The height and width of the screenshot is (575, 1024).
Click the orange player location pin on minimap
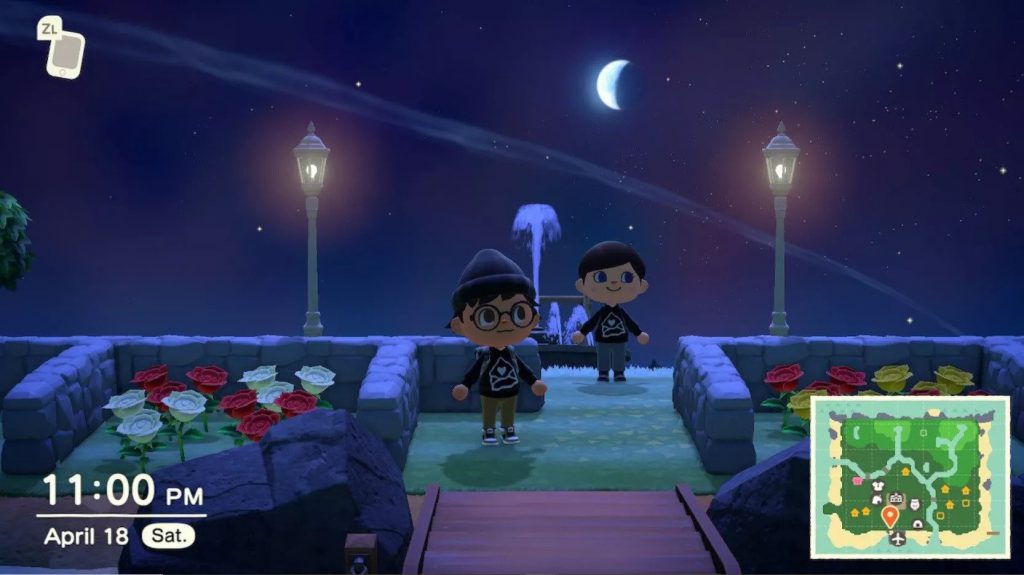point(890,516)
